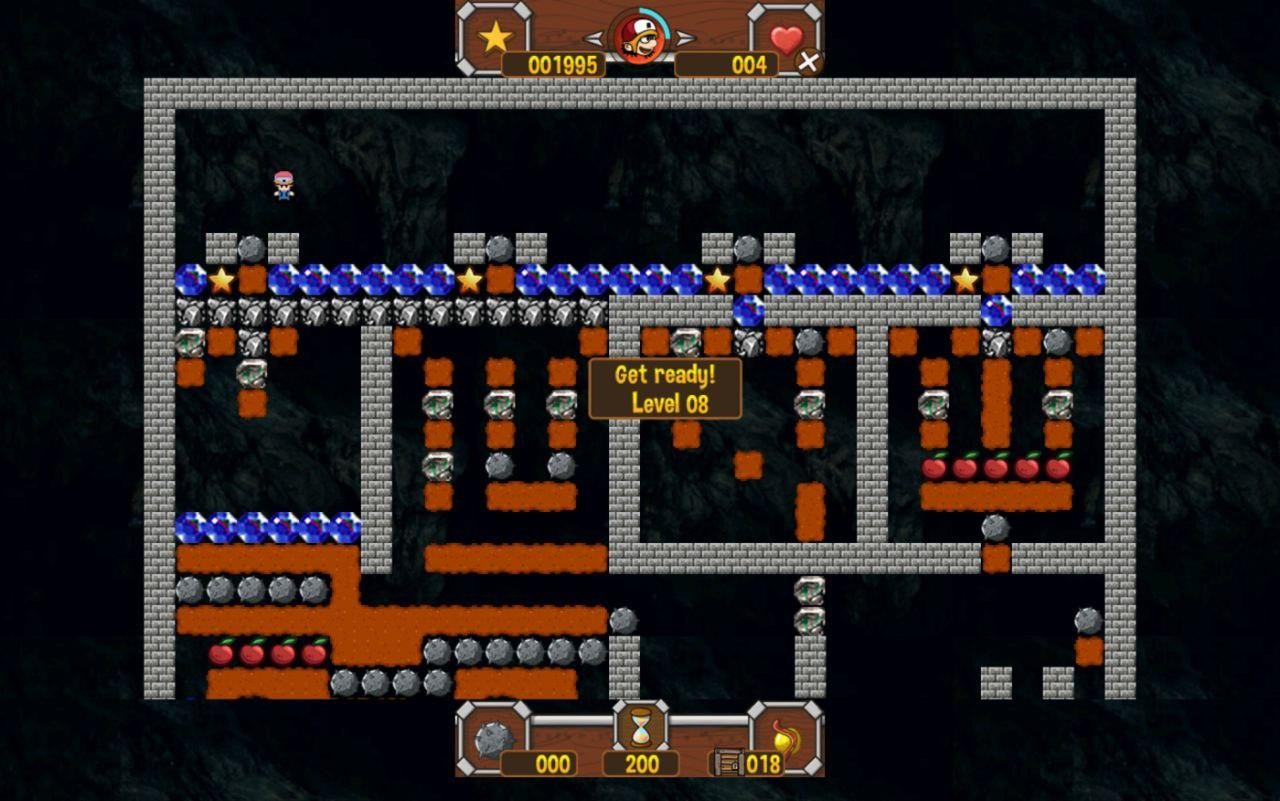Click the right arrow beside the character portrait
Image resolution: width=1280 pixels, height=801 pixels.
(x=685, y=39)
